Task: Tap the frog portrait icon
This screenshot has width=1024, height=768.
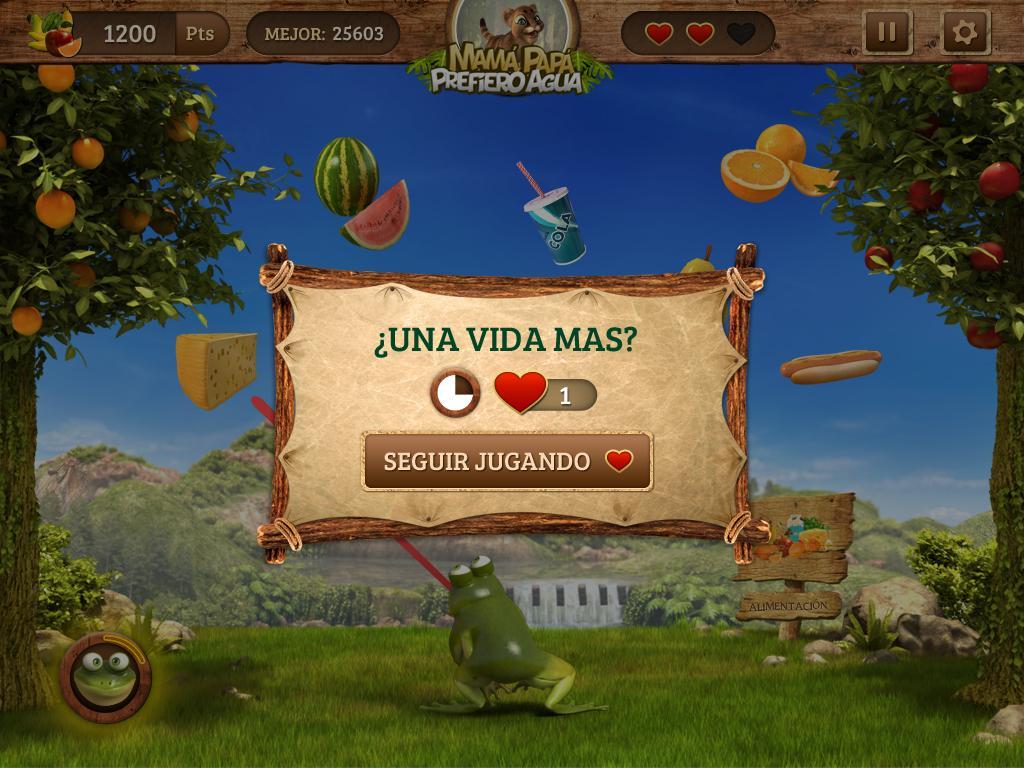Action: tap(104, 675)
